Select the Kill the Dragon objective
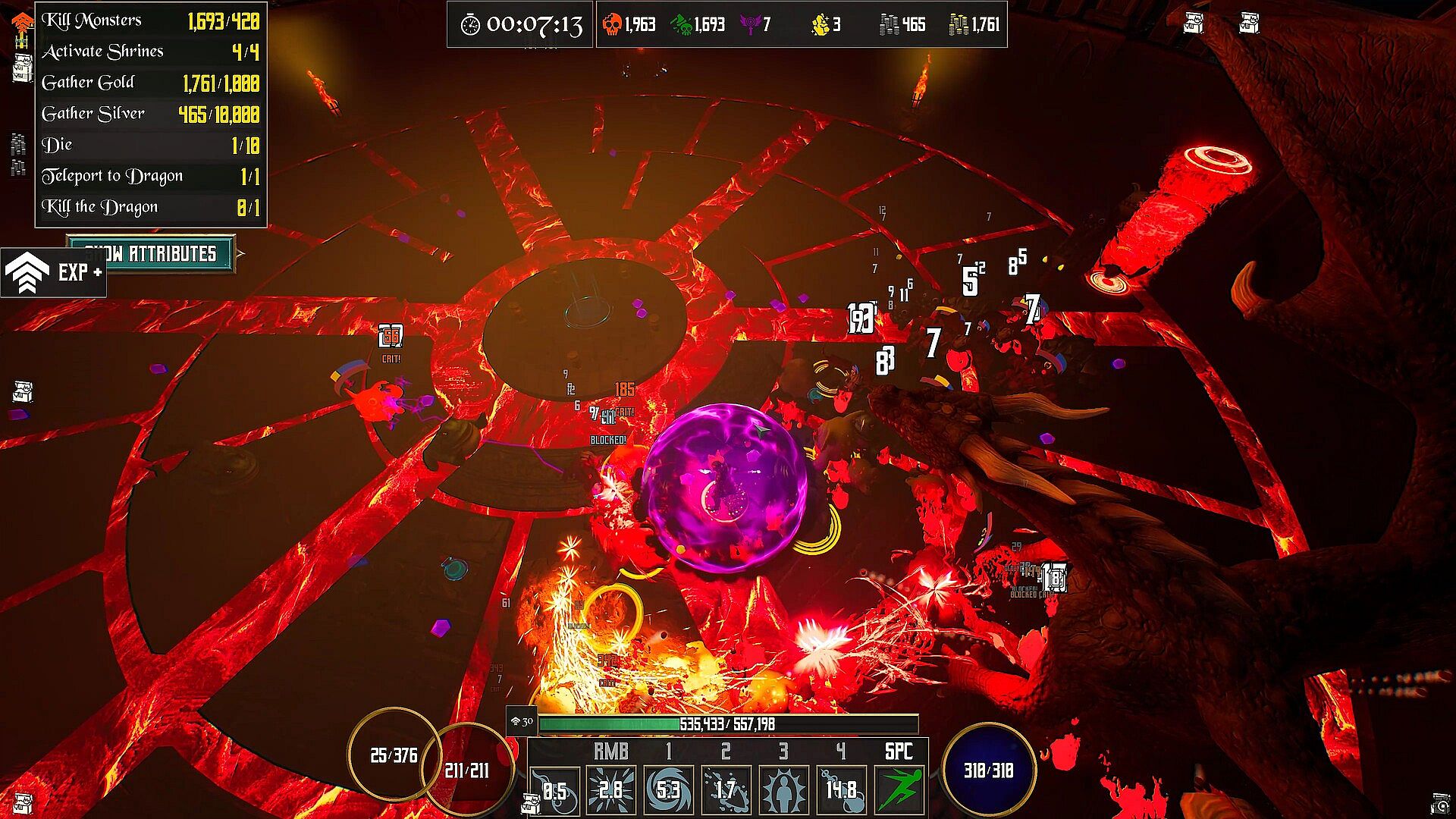 click(150, 207)
